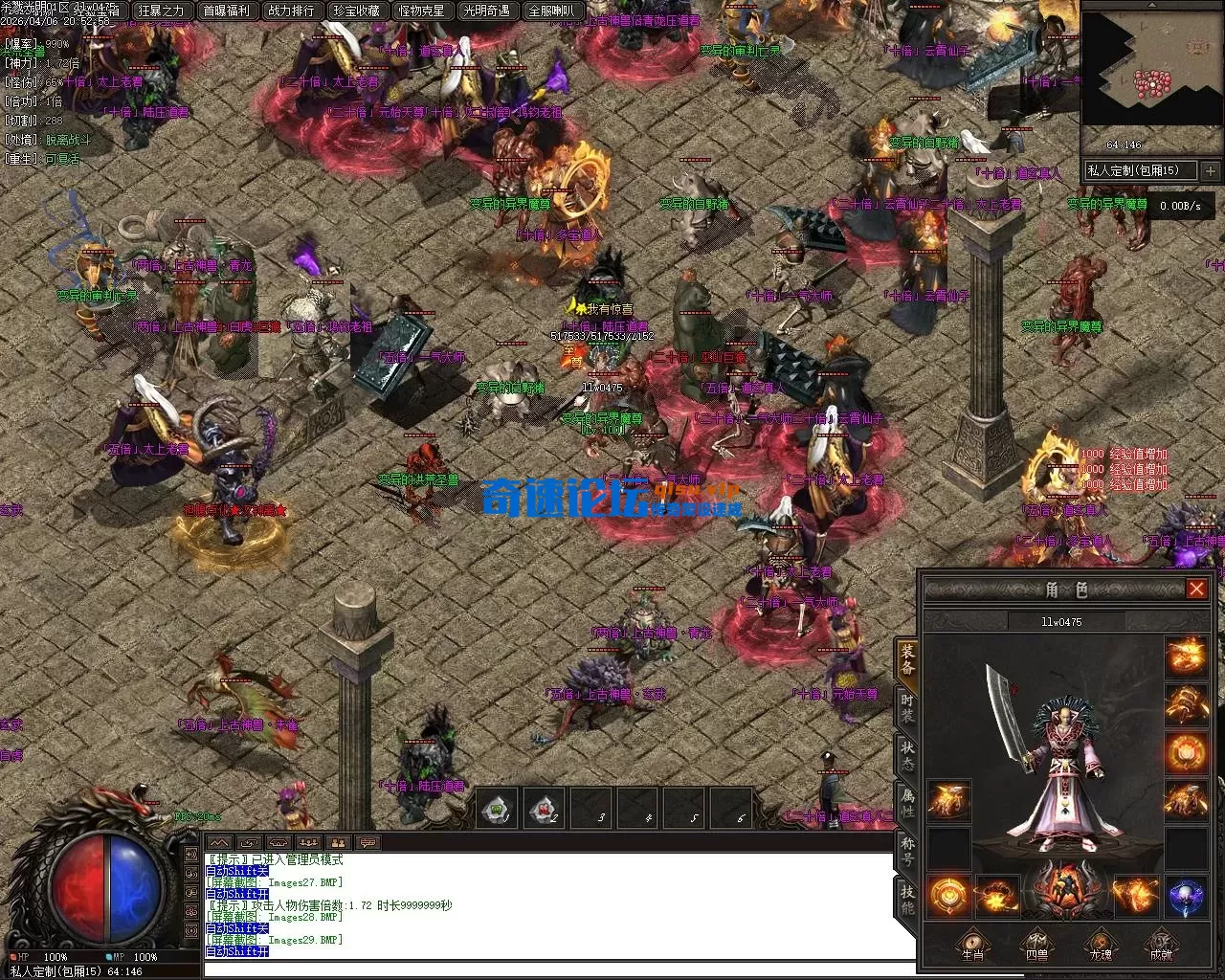
Task: Open the 首曝福利 menu
Action: tap(226, 11)
